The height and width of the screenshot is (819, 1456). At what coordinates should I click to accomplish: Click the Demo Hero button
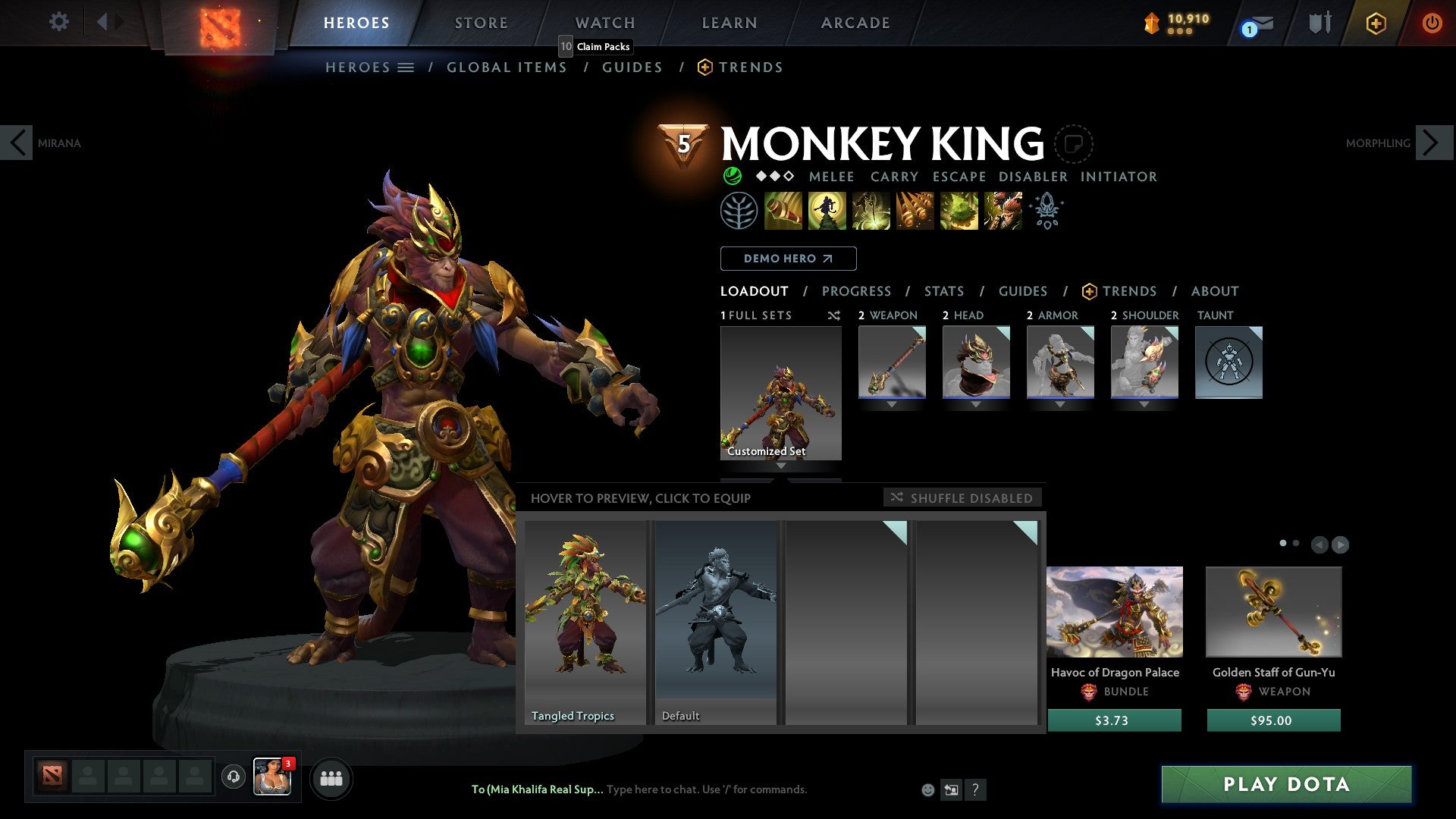tap(788, 258)
